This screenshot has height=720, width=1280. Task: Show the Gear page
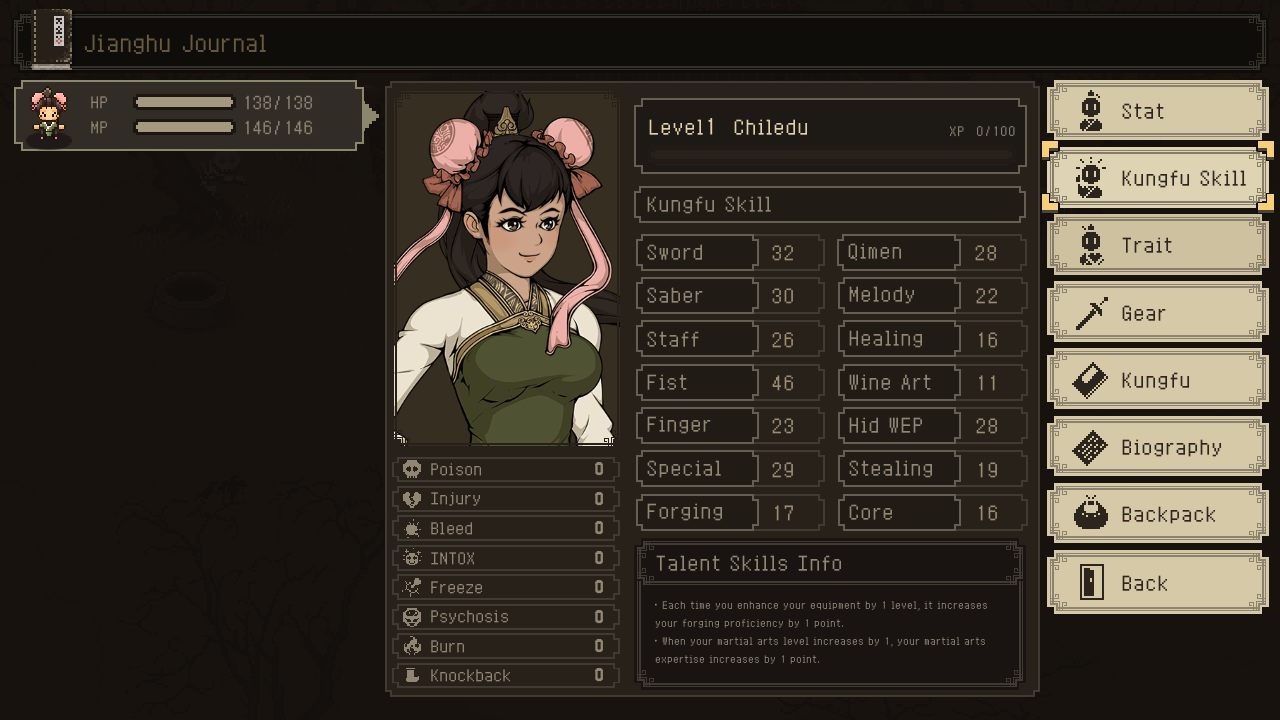(1156, 313)
